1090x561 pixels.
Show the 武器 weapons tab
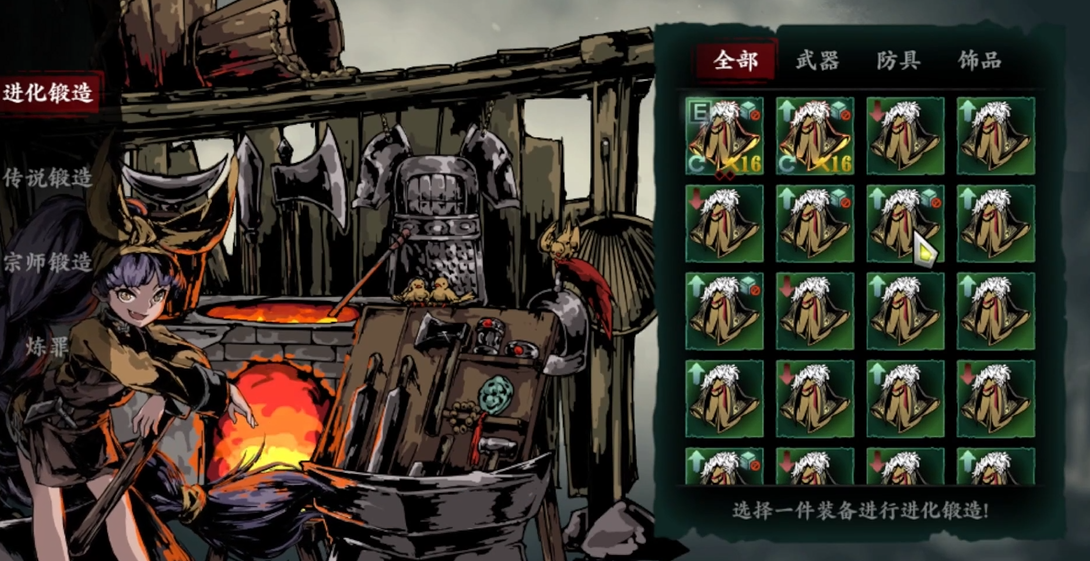click(817, 61)
